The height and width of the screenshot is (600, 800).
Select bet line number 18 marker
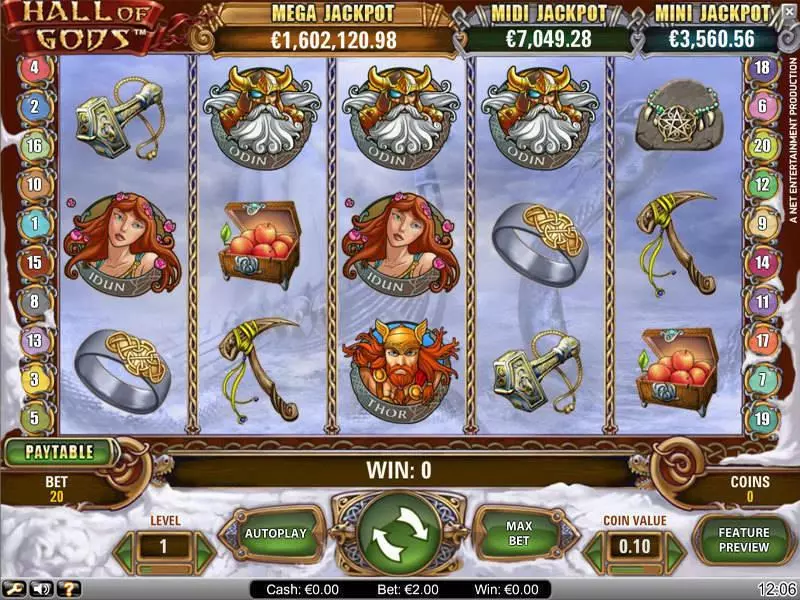[762, 68]
